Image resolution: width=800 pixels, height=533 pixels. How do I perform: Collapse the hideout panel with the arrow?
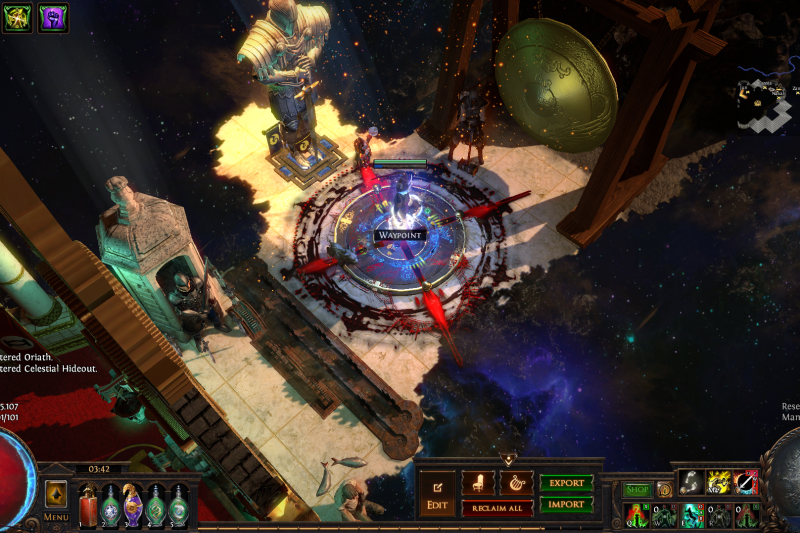[509, 459]
